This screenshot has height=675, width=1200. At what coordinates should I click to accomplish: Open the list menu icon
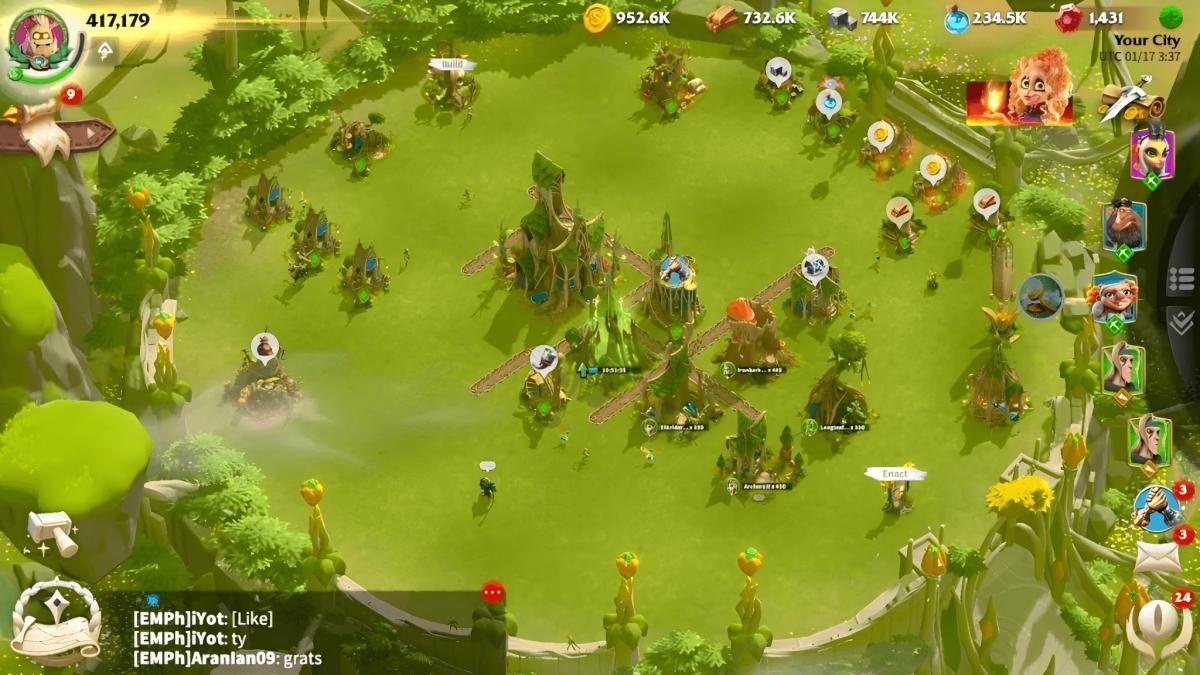click(1181, 280)
